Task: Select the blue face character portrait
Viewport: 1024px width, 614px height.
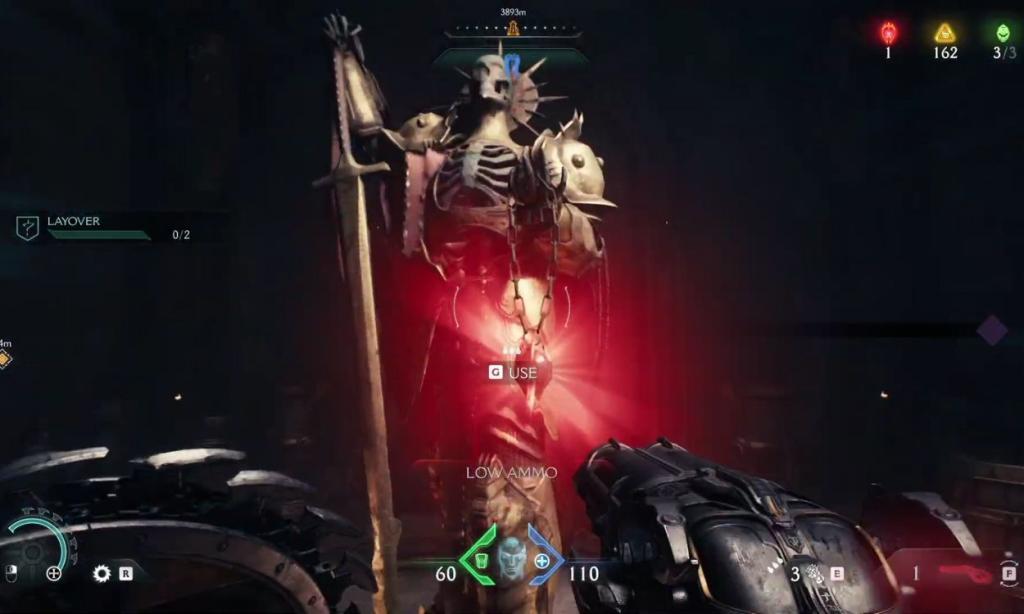Action: [x=511, y=558]
